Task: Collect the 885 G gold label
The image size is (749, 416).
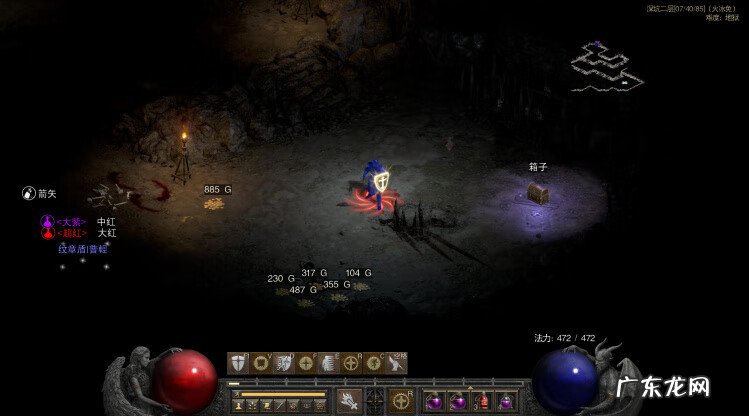Action: (217, 189)
